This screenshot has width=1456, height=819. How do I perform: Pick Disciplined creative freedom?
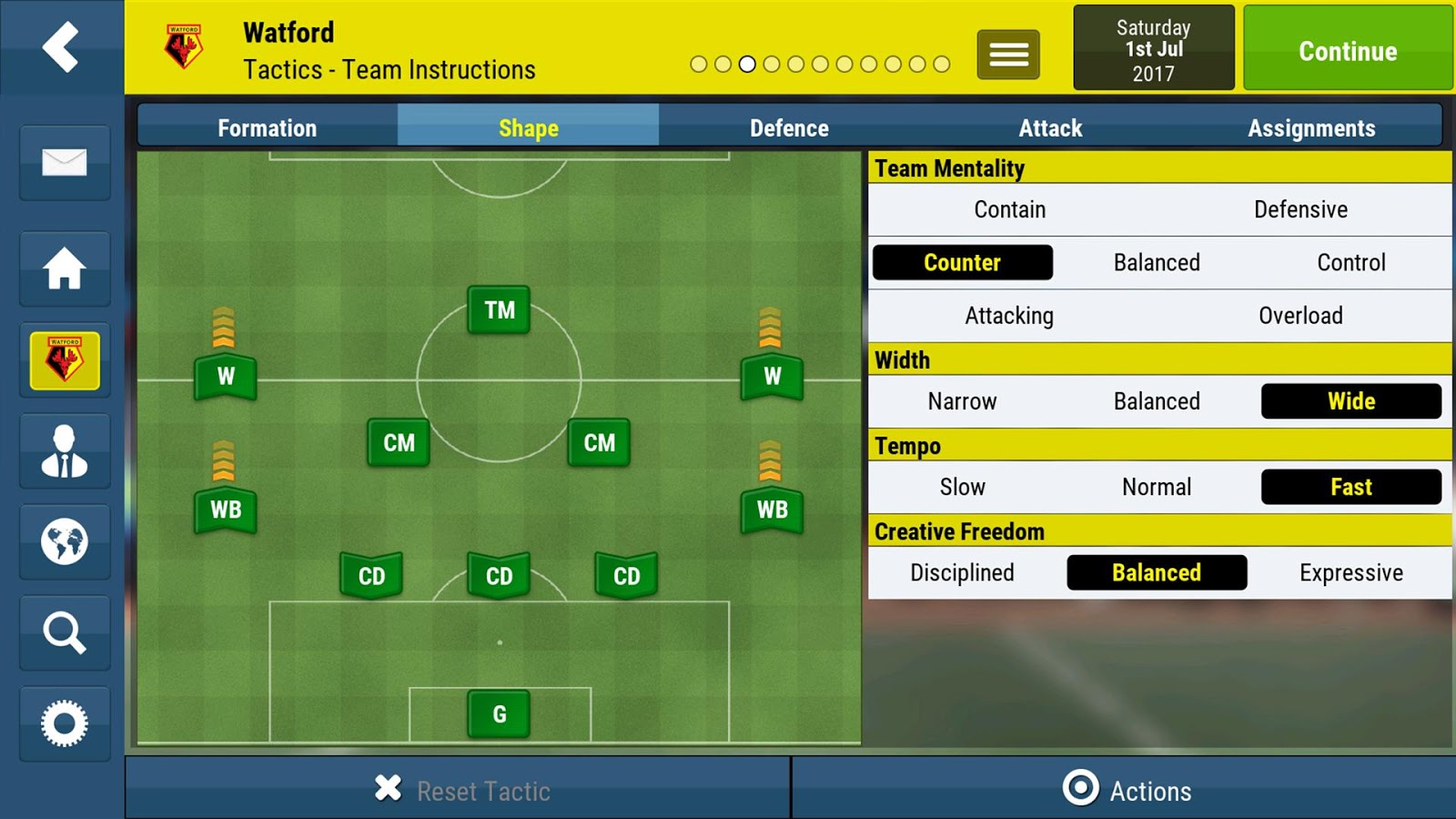coord(962,572)
